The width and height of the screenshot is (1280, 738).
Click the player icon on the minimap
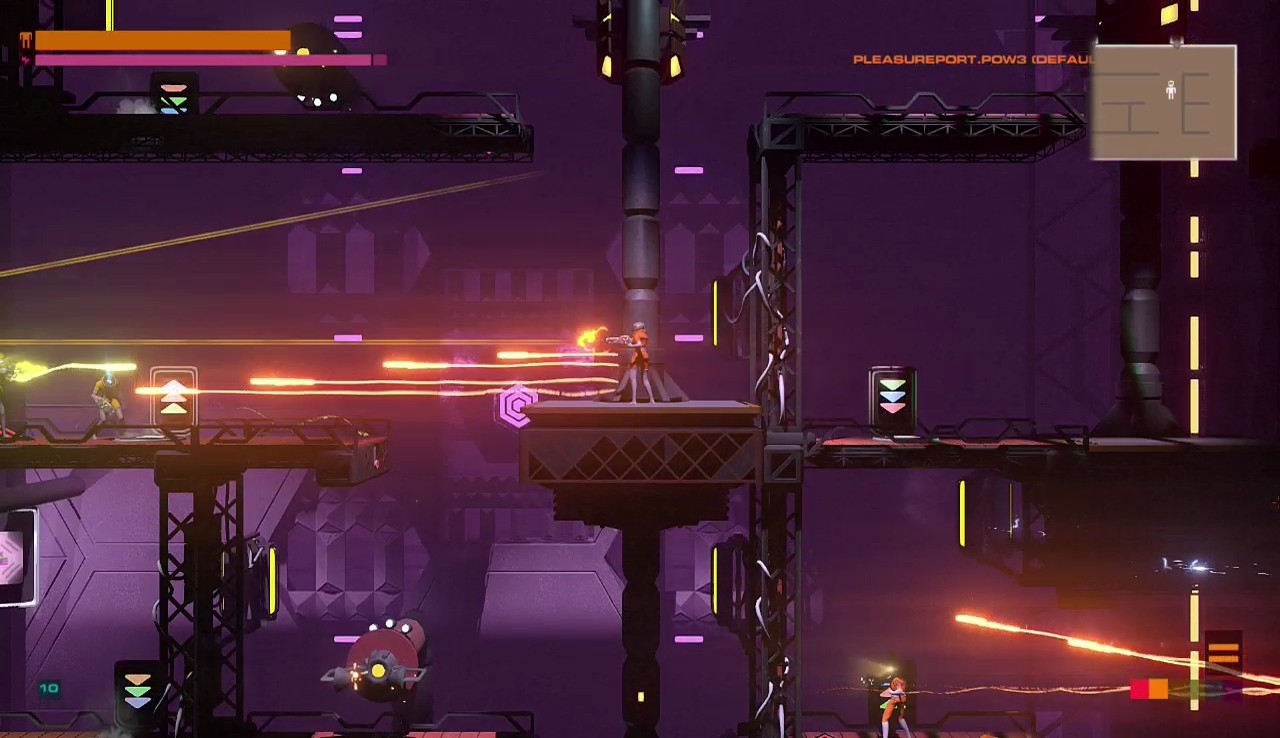[x=1169, y=90]
